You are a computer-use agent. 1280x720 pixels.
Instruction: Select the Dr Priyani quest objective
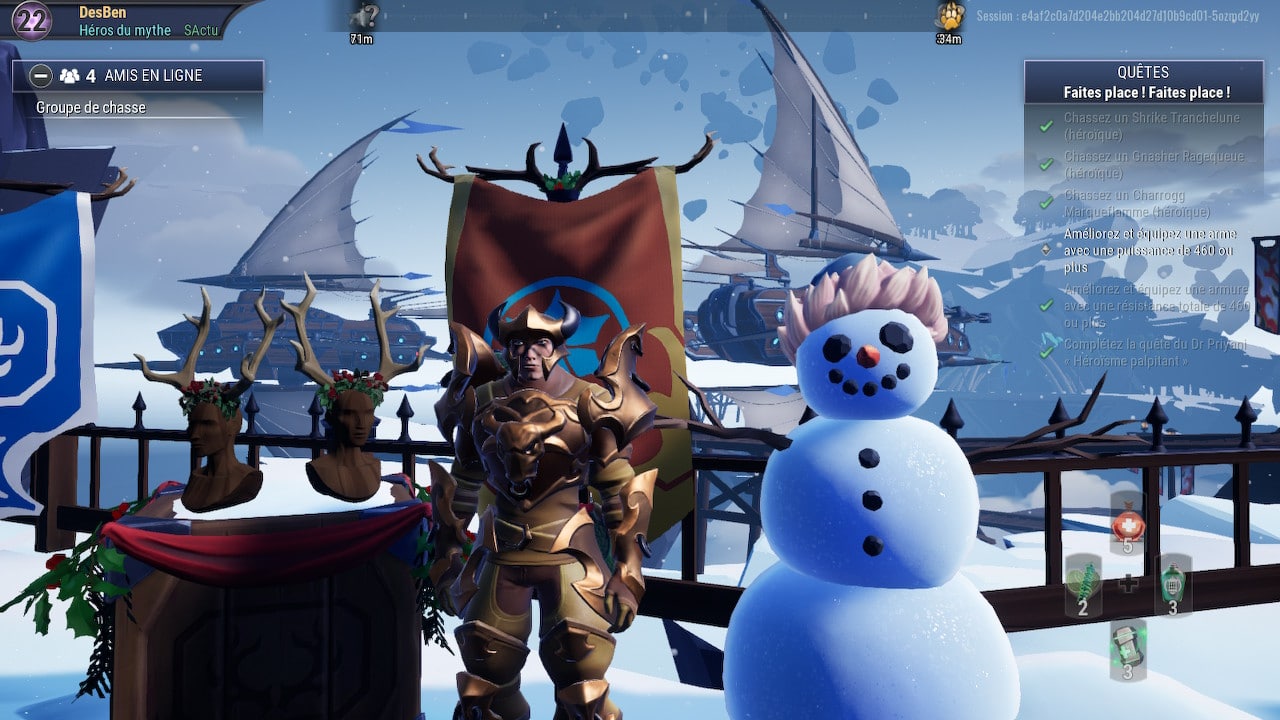pyautogui.click(x=1150, y=352)
